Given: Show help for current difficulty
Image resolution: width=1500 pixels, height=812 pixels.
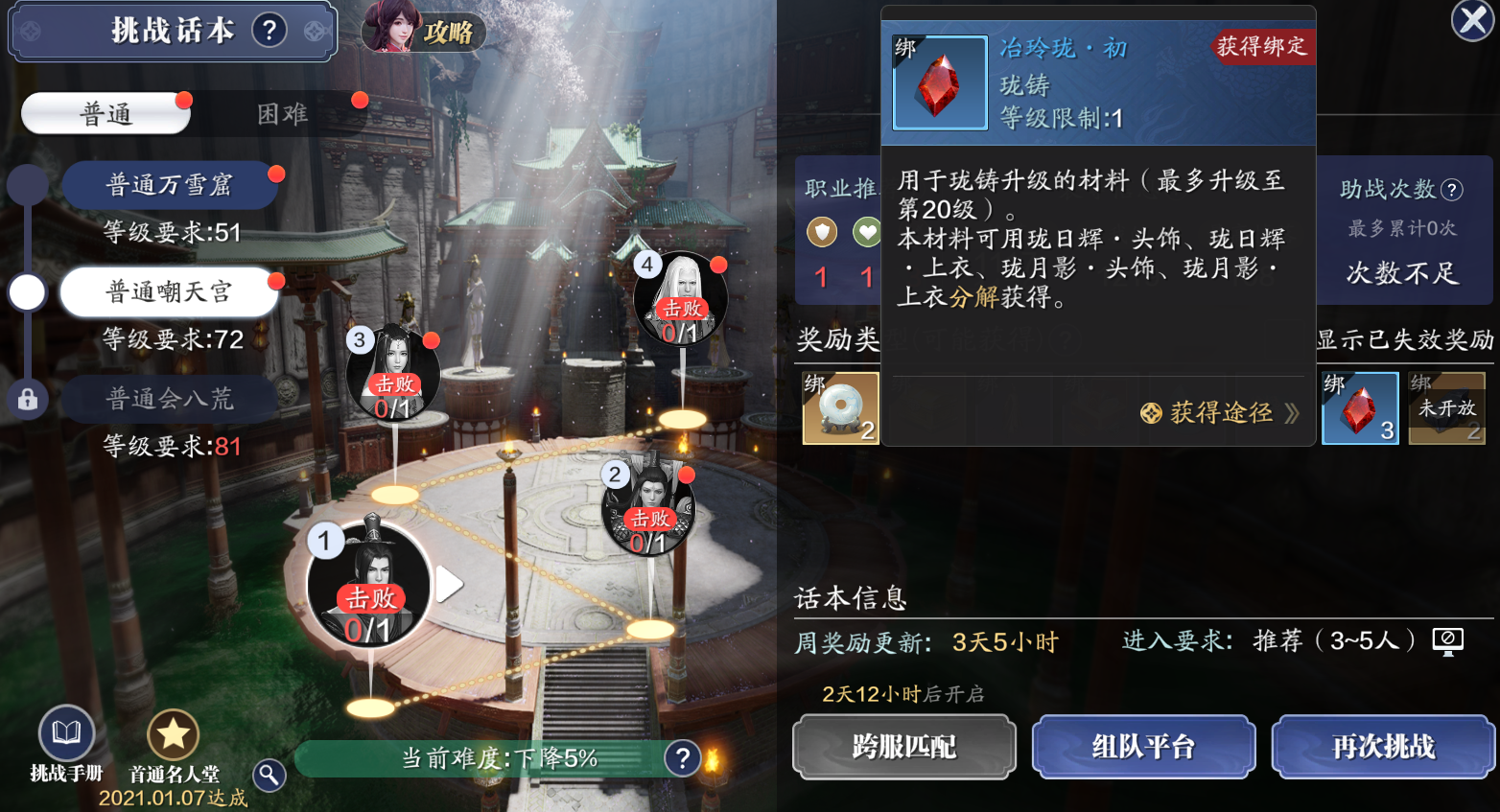Looking at the screenshot, I should pyautogui.click(x=682, y=758).
